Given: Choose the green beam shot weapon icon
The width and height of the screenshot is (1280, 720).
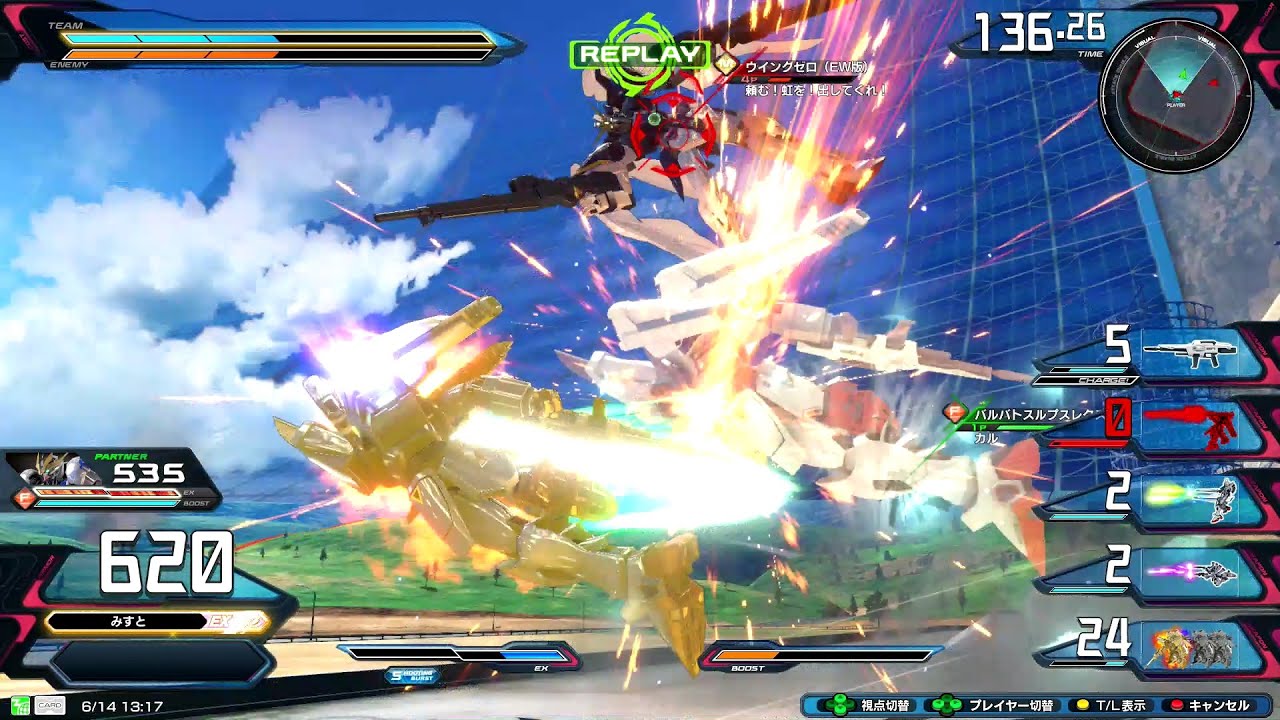Looking at the screenshot, I should coord(1190,497).
